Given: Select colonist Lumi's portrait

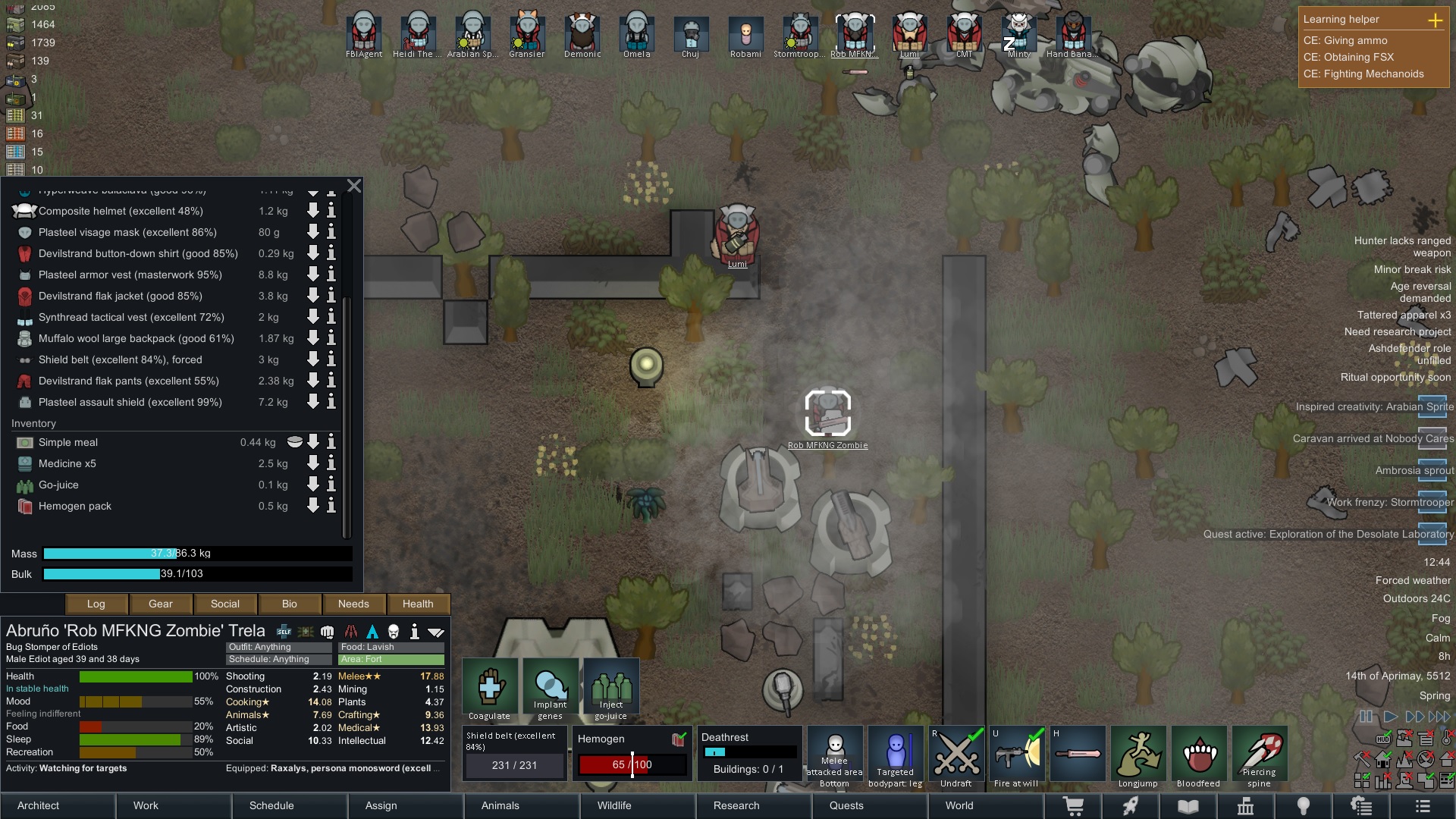Looking at the screenshot, I should 909,34.
